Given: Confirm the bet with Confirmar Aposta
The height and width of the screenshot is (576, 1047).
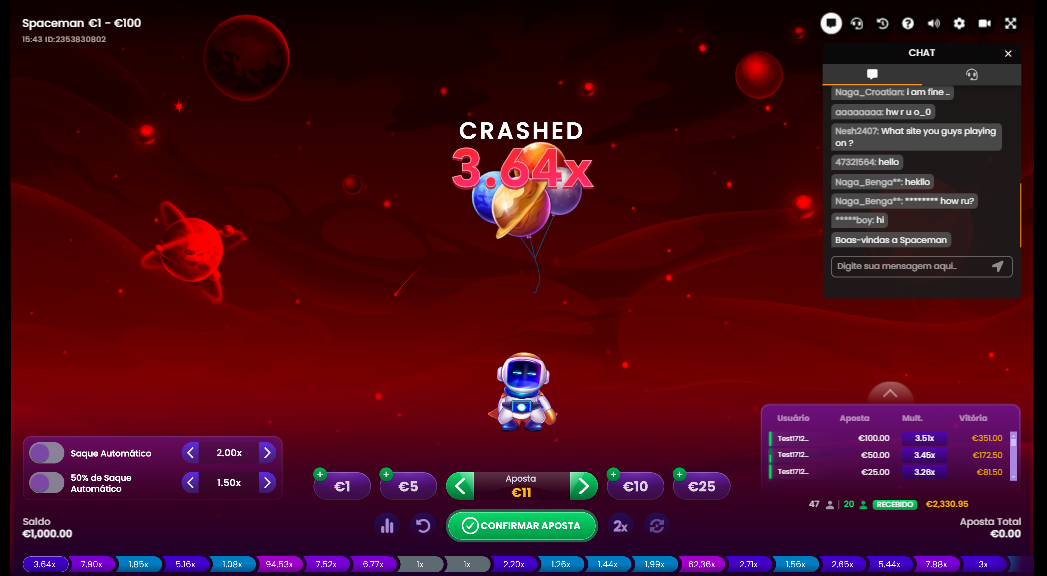Looking at the screenshot, I should [x=521, y=526].
